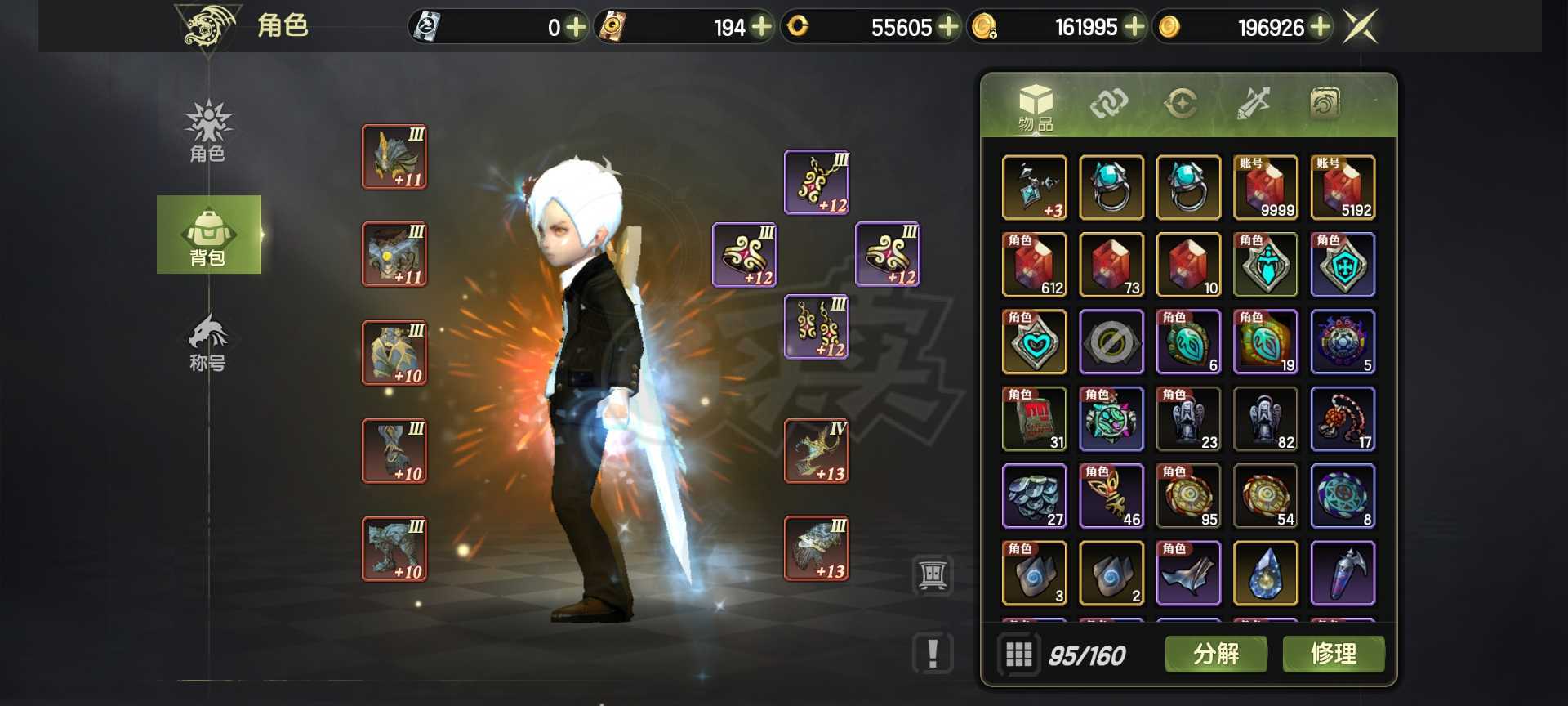Select the red gem stack of 9999
The image size is (1568, 706).
click(x=1266, y=188)
